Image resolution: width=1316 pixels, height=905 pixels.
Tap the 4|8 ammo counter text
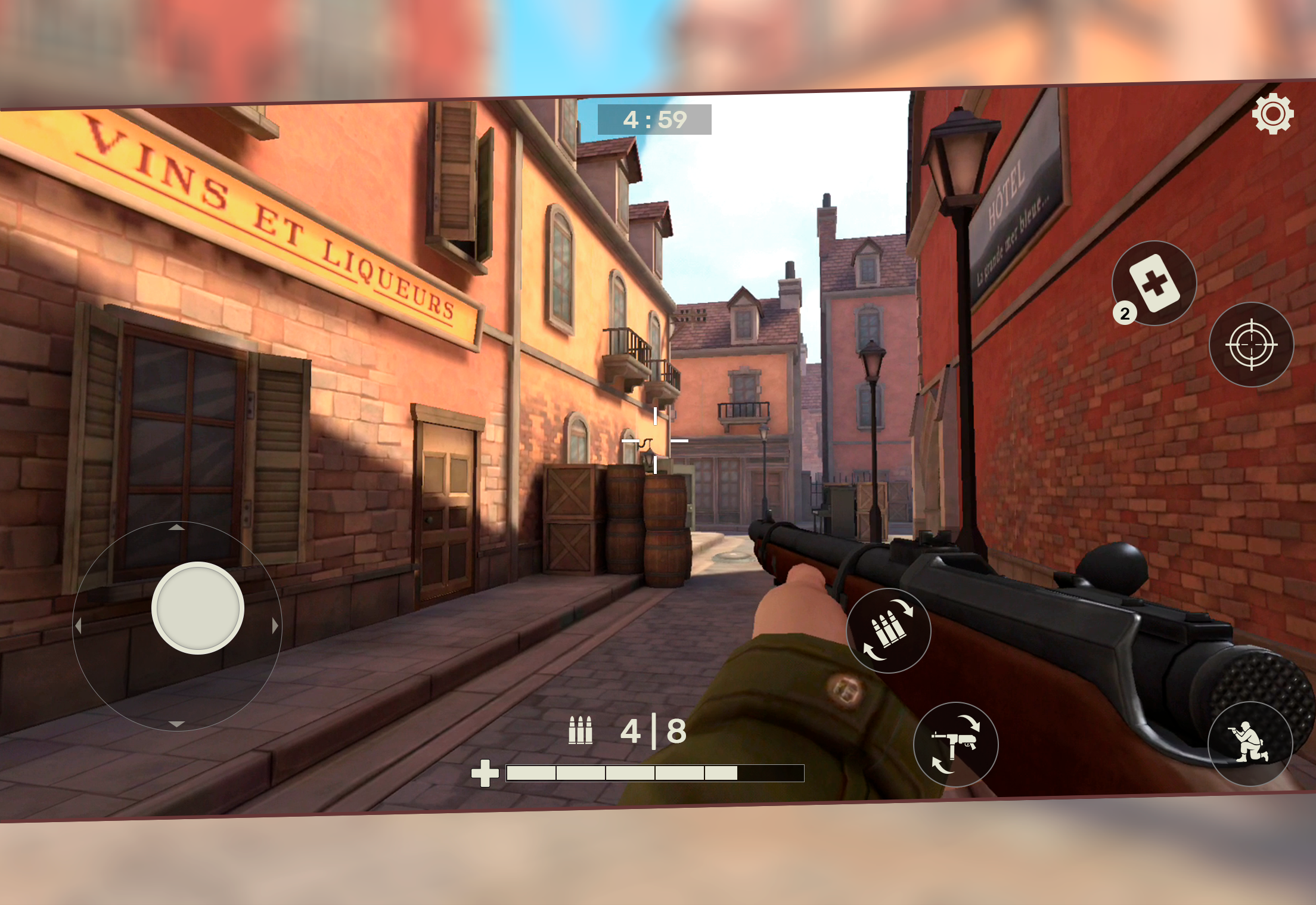[652, 729]
